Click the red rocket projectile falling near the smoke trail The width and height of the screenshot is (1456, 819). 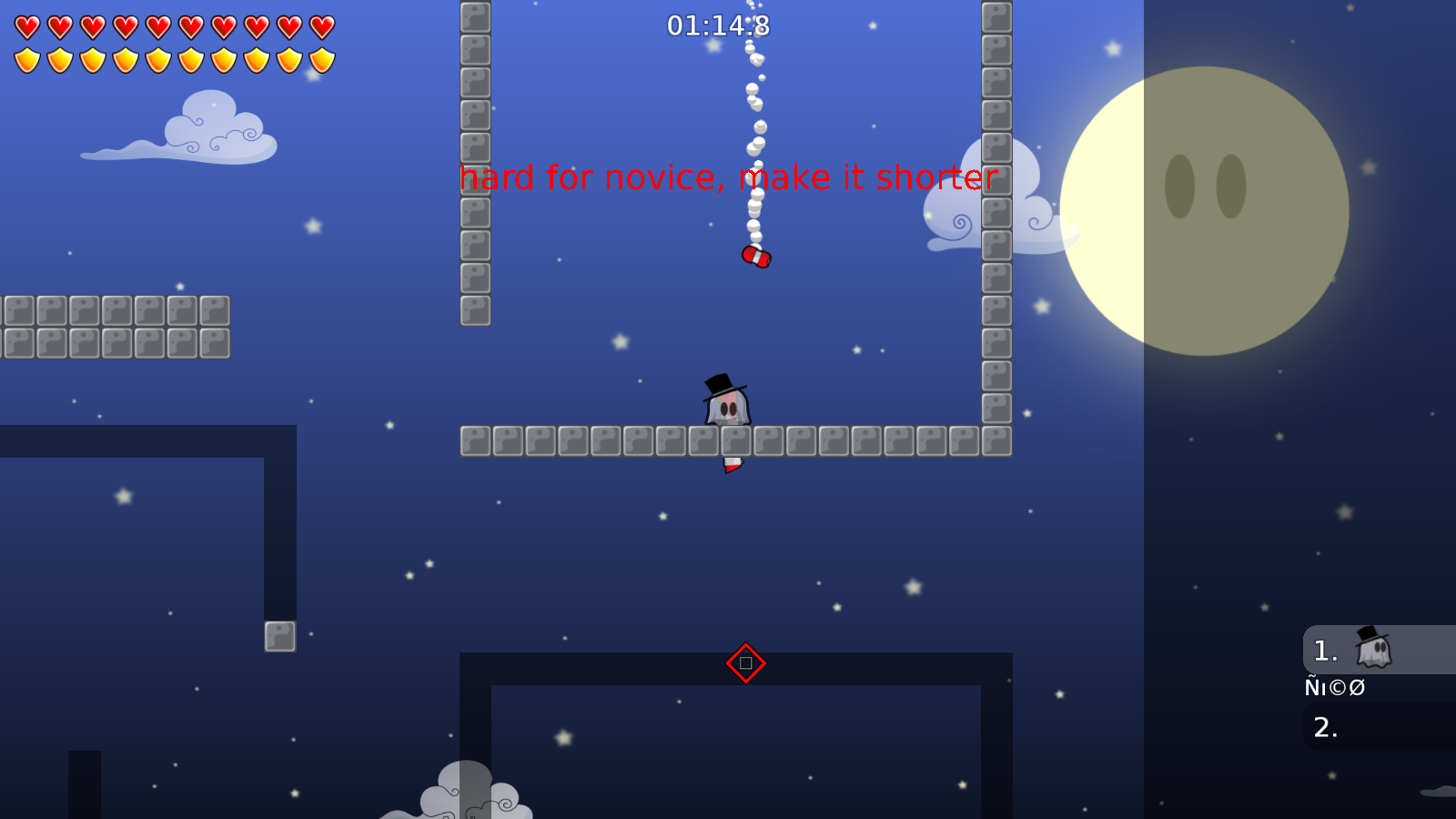(757, 258)
